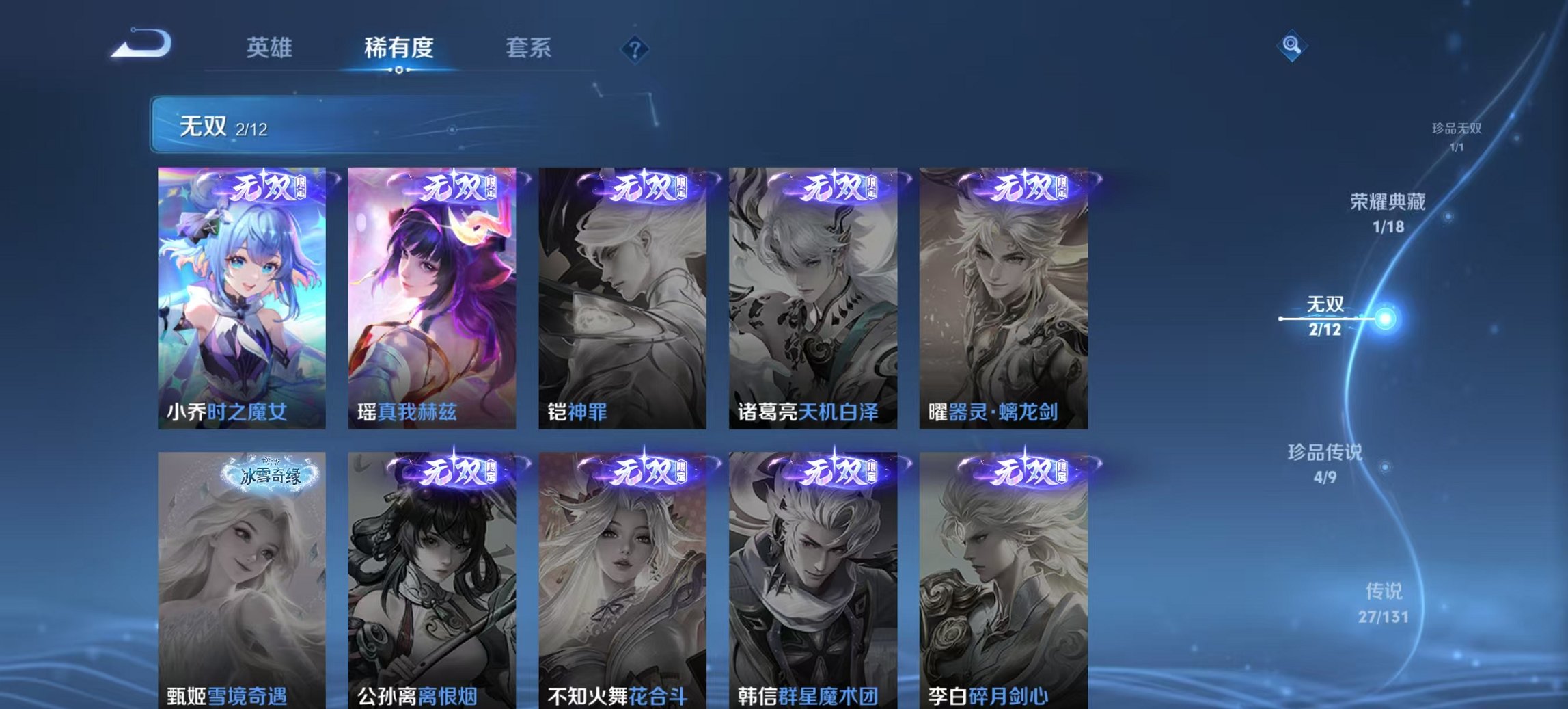Image resolution: width=1568 pixels, height=709 pixels.
Task: Open the search magnifier icon at top right
Action: coord(1290,48)
